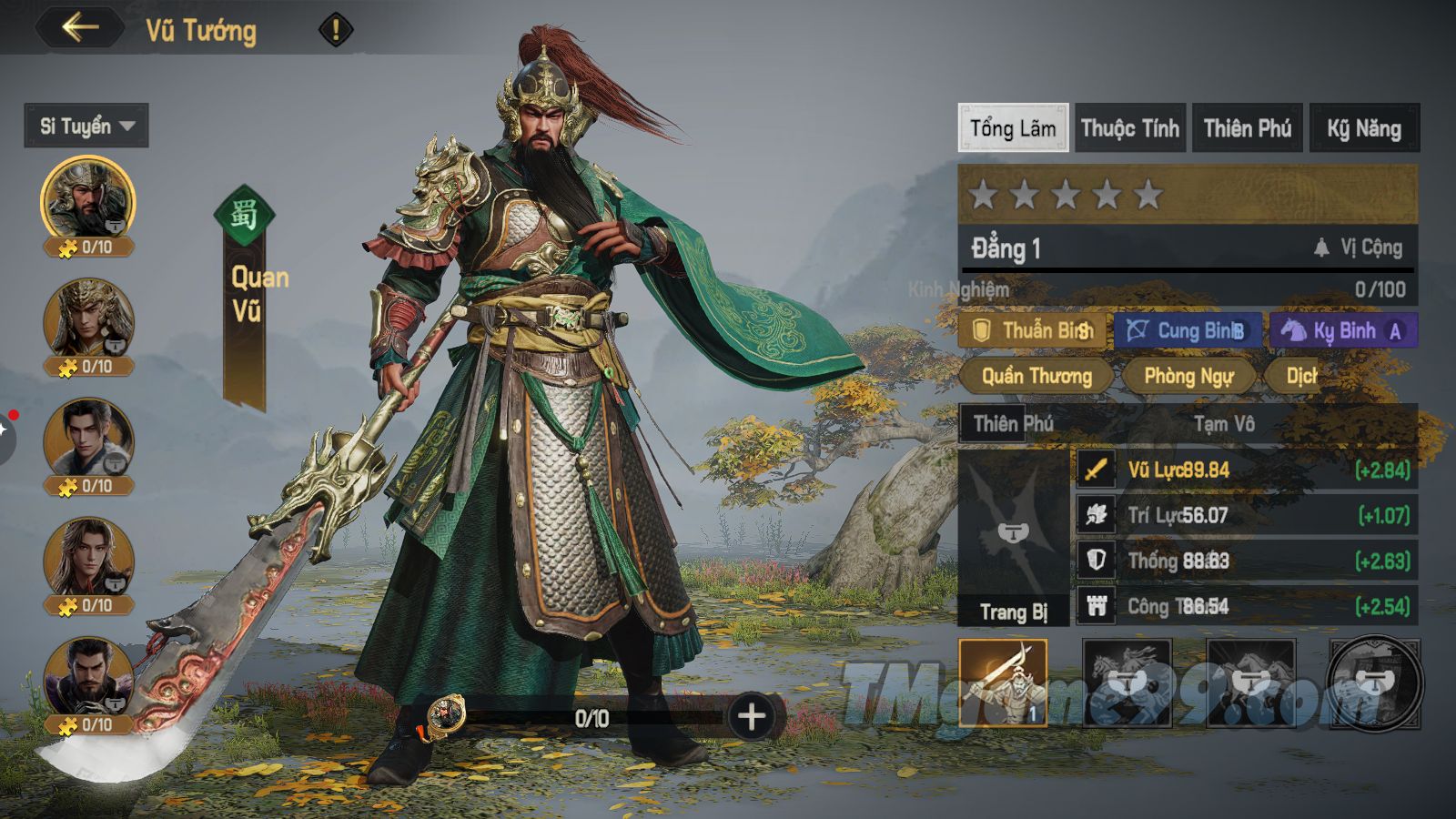Click the Phòng Ngự trait tag
1456x819 pixels.
click(1188, 376)
